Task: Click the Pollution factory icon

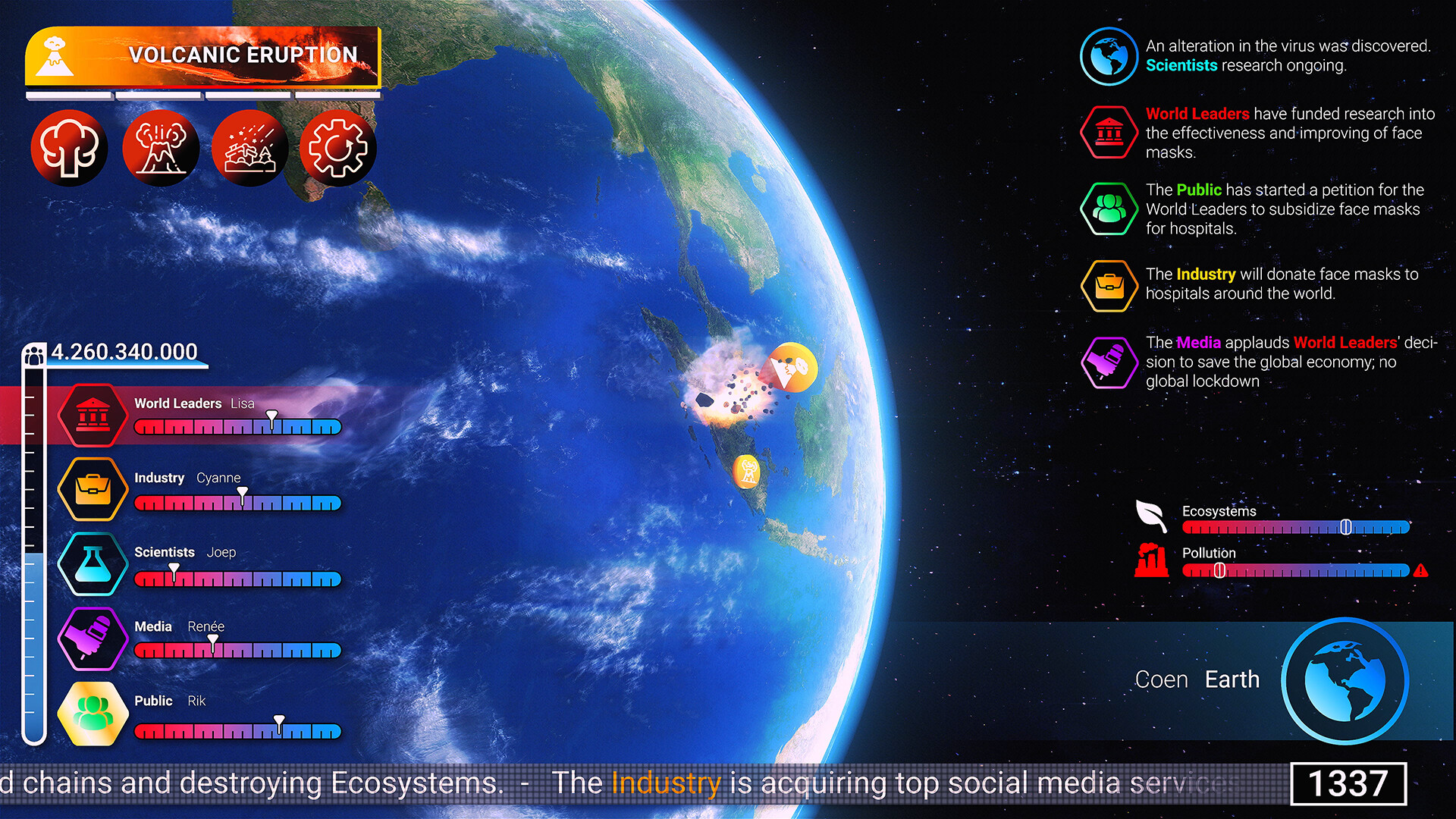Action: tap(1153, 561)
